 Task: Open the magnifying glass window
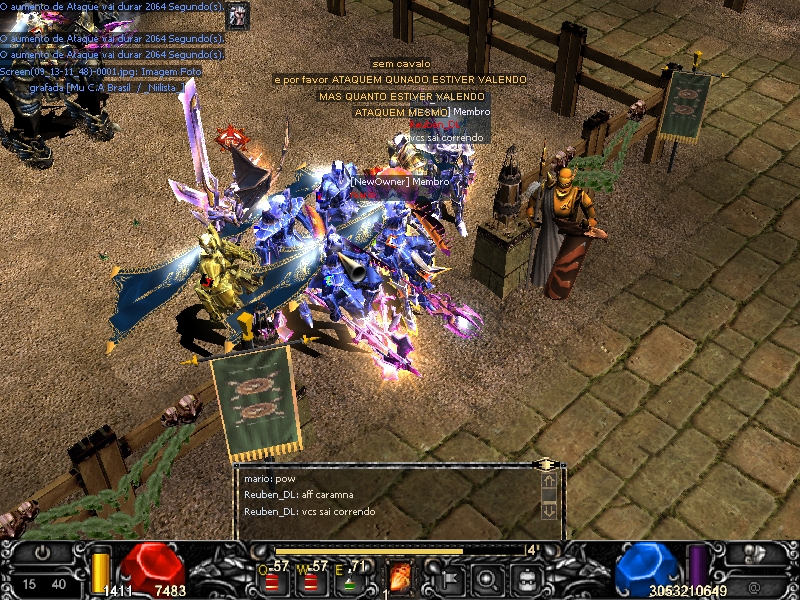[x=488, y=577]
